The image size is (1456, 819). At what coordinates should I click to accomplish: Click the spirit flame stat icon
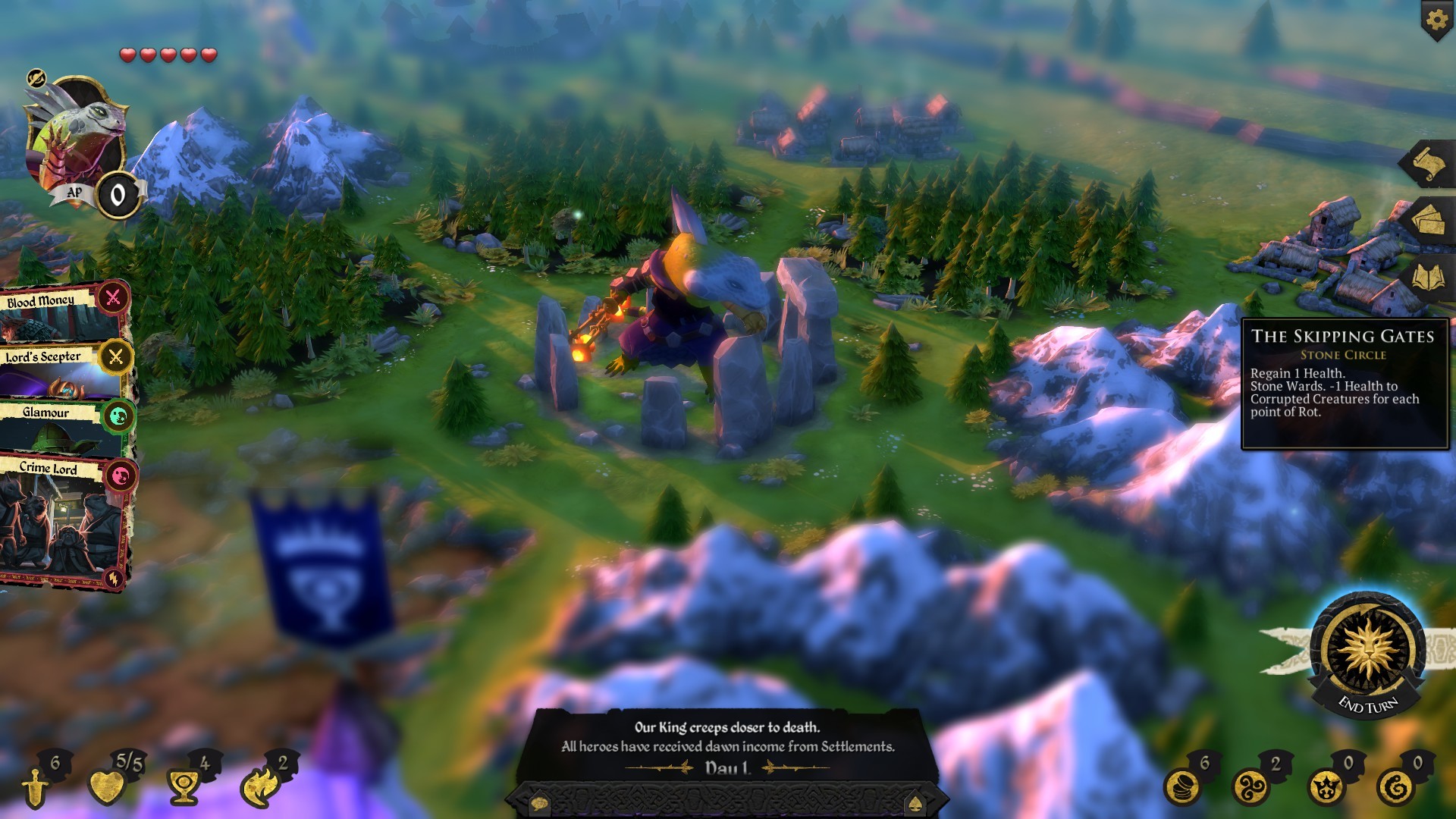(x=260, y=786)
